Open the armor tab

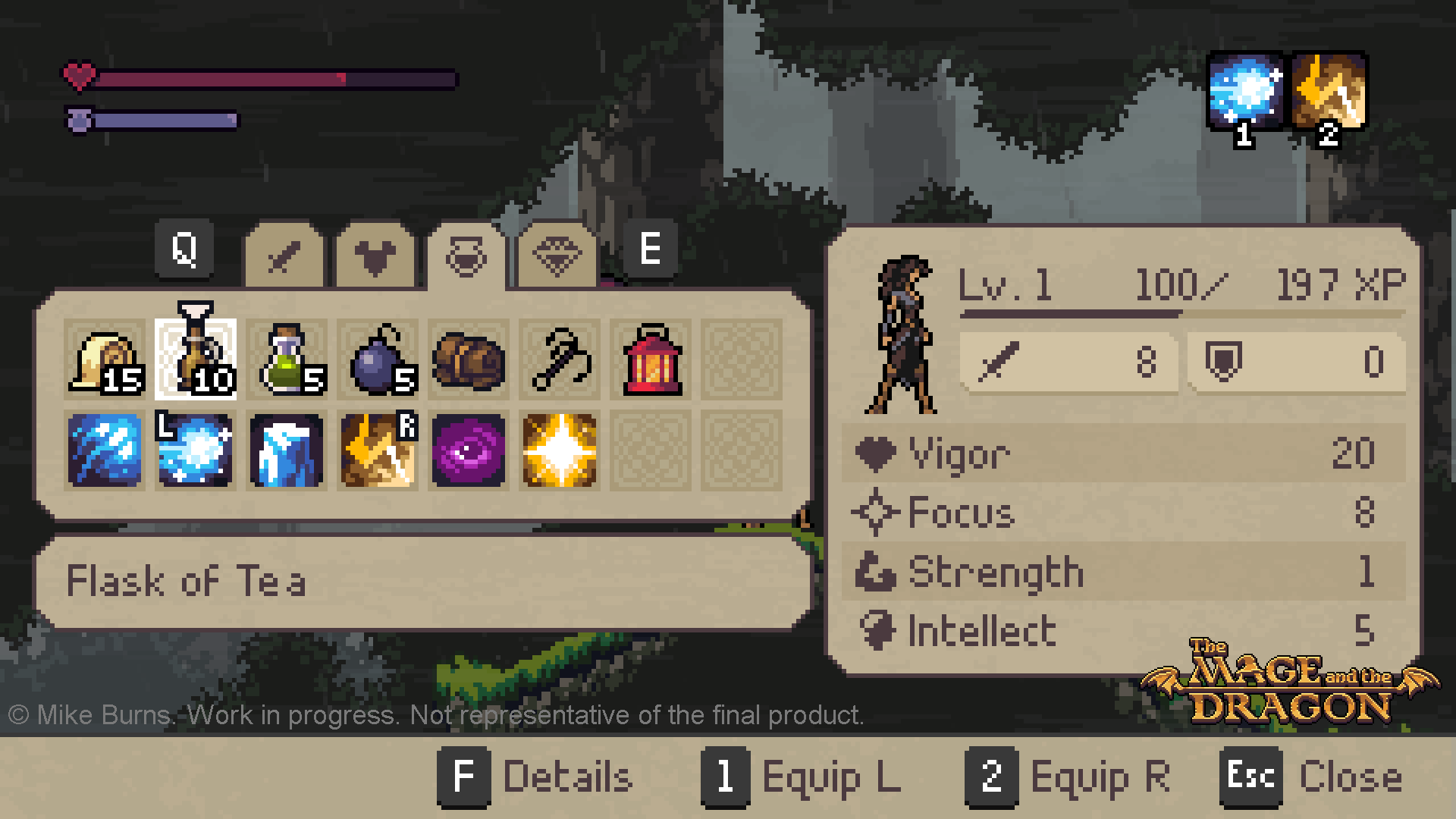[x=375, y=256]
